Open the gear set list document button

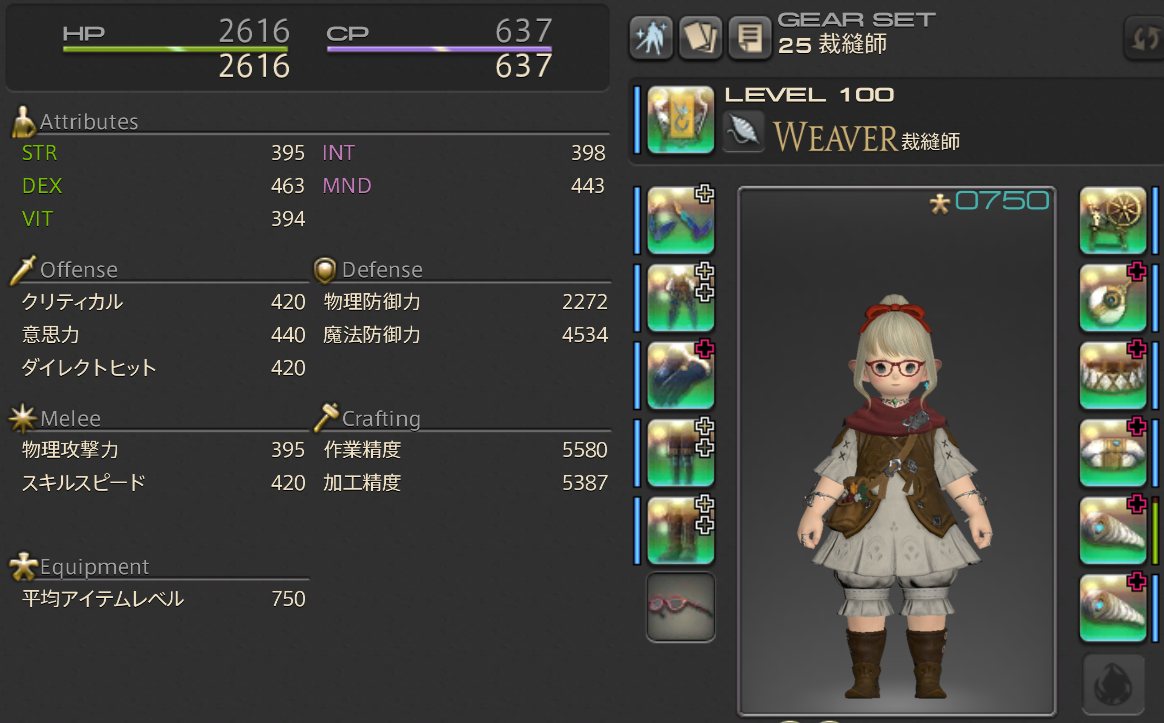749,38
